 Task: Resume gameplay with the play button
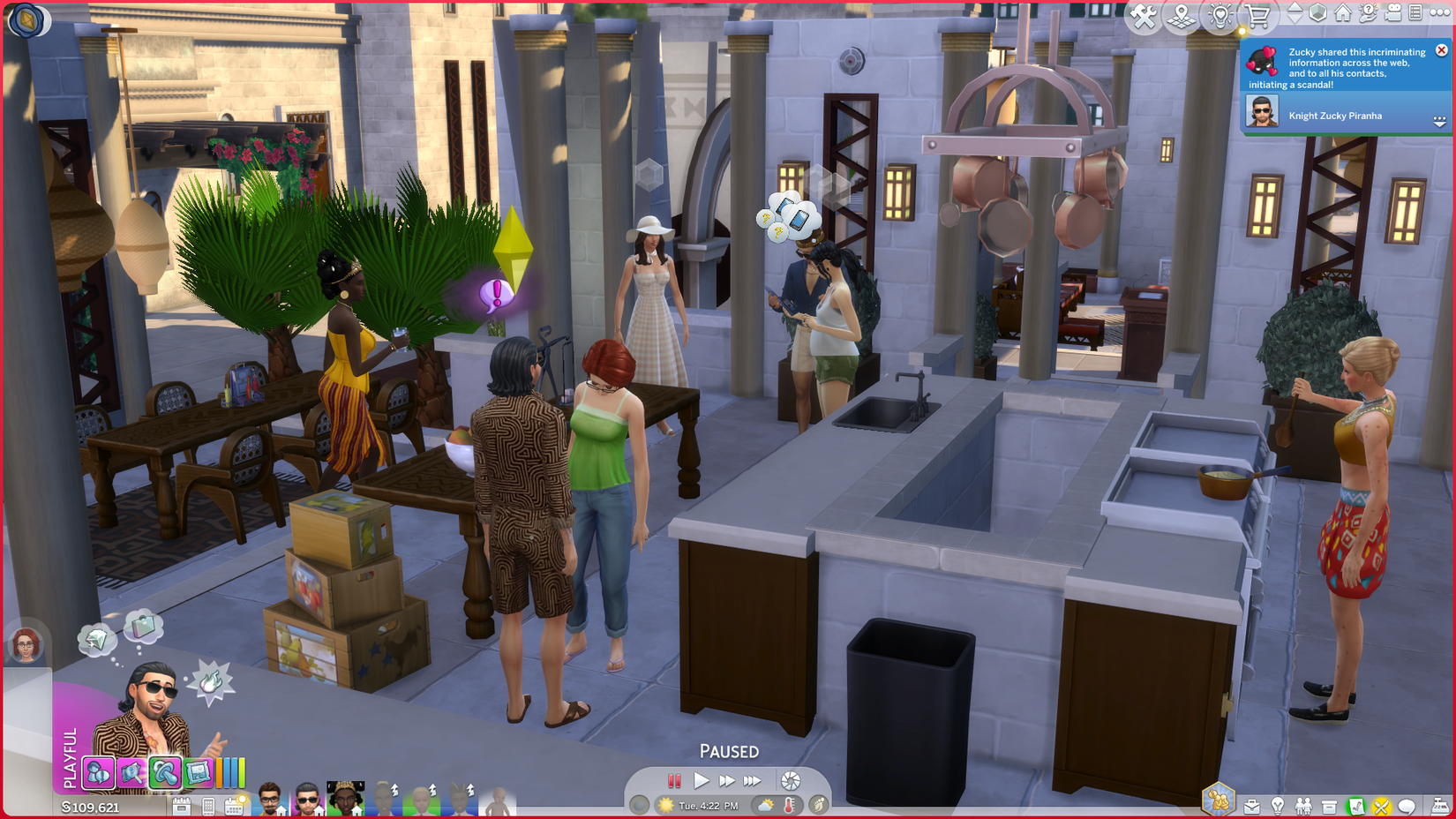coord(702,780)
